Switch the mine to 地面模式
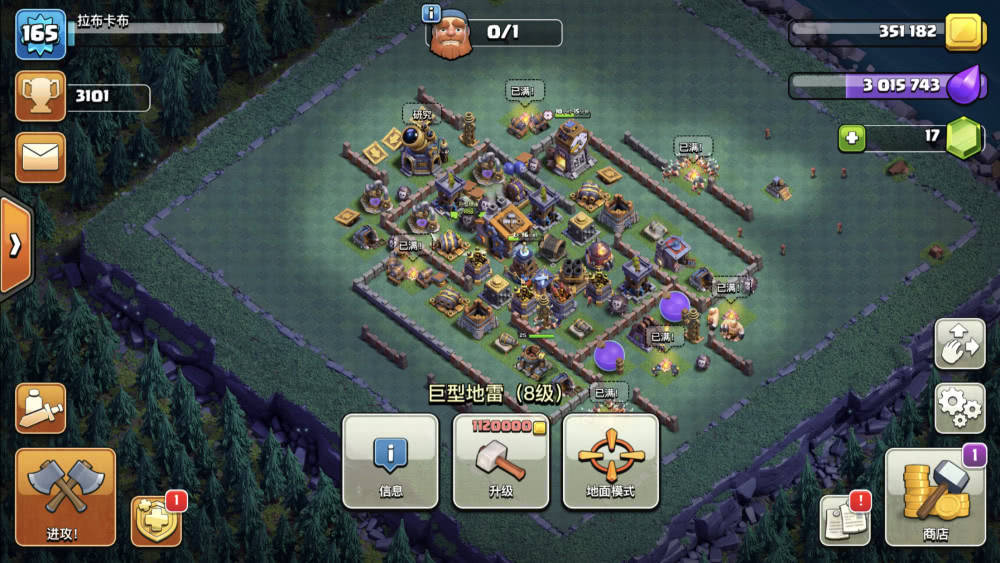This screenshot has height=563, width=1000. point(611,461)
